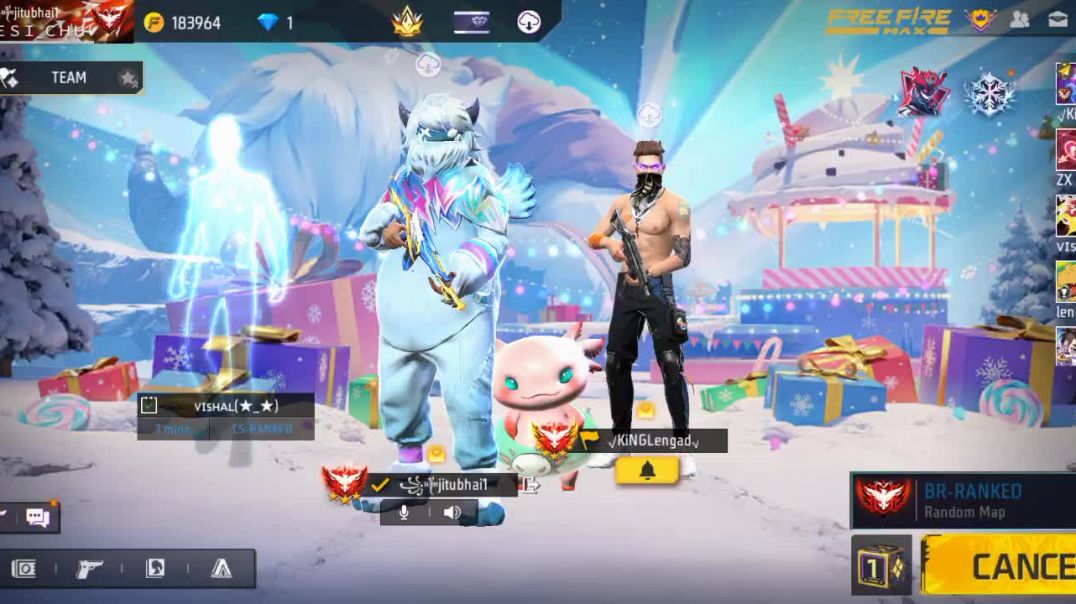Viewport: 1076px width, 604px height.
Task: Open the BR-RANKED mode selector
Action: pos(962,500)
